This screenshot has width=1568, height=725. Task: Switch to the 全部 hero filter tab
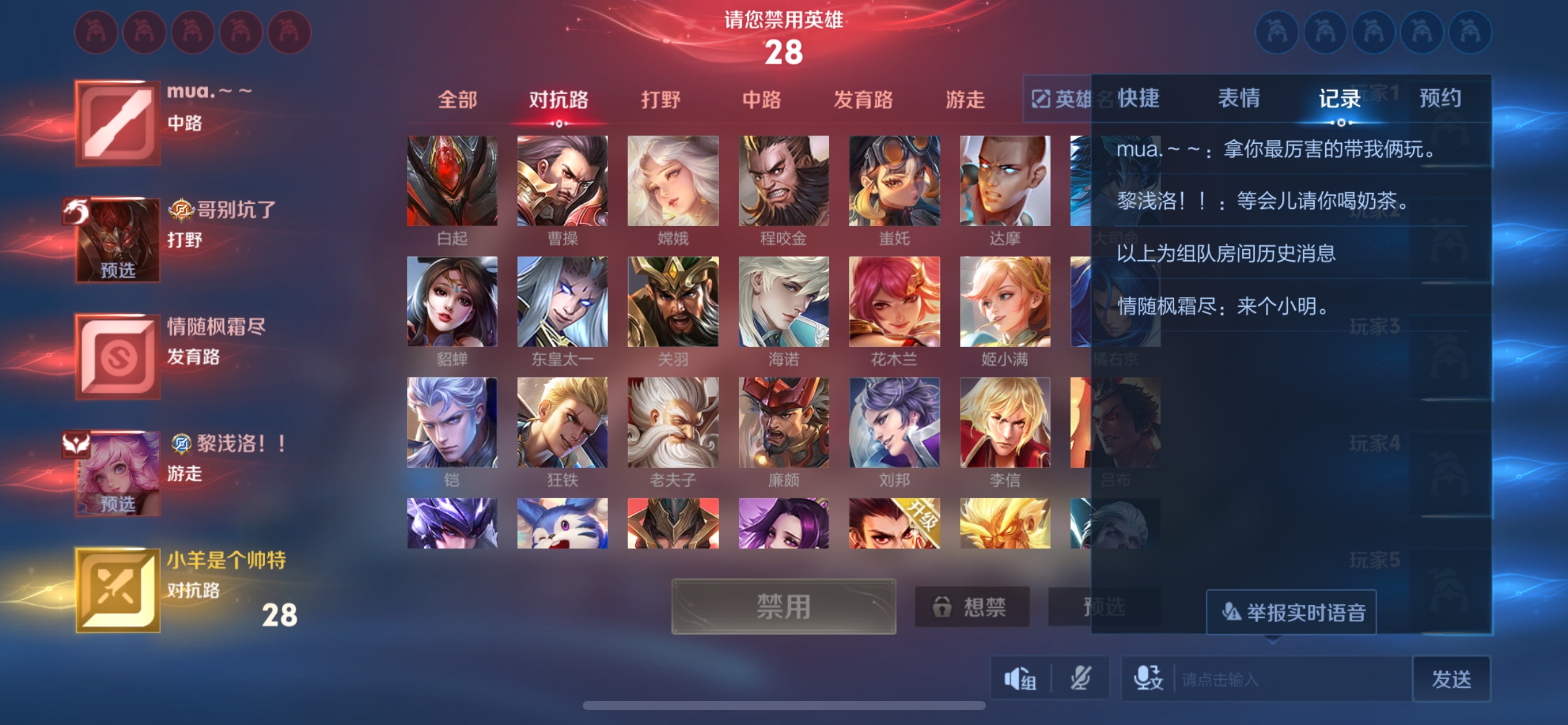[457, 100]
